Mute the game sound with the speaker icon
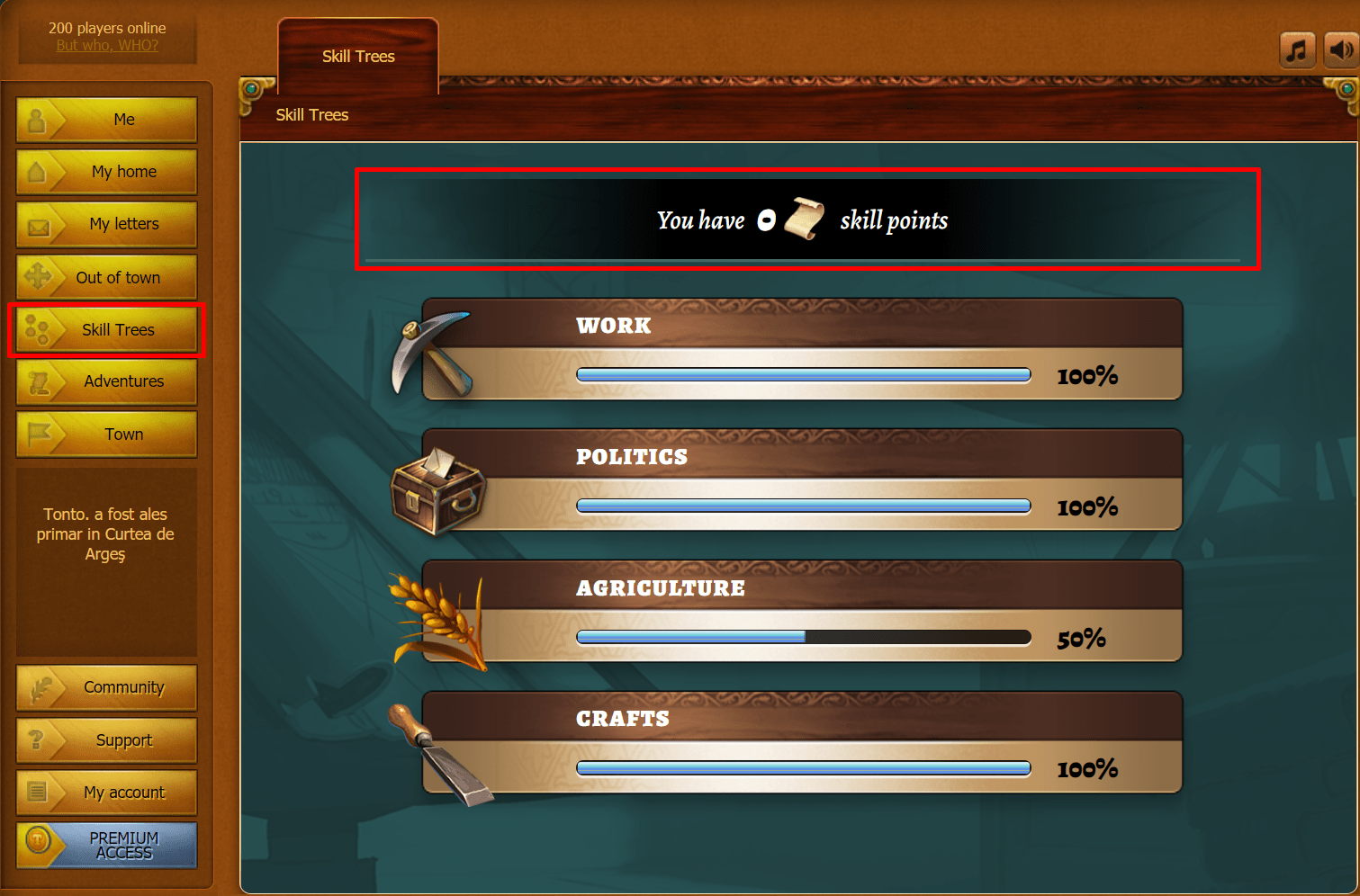1360x896 pixels. (1340, 49)
